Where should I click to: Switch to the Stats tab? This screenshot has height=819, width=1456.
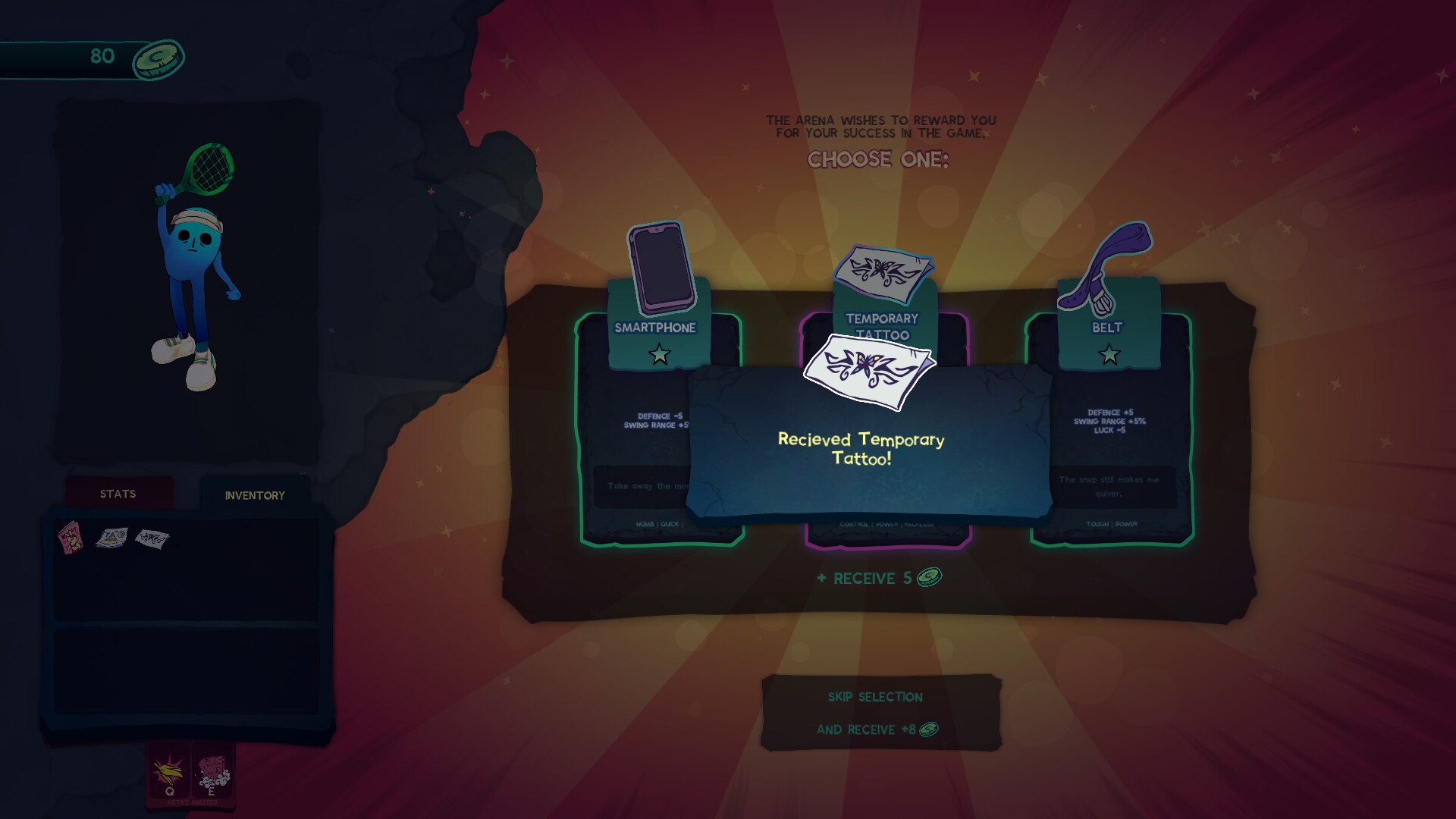coord(118,494)
